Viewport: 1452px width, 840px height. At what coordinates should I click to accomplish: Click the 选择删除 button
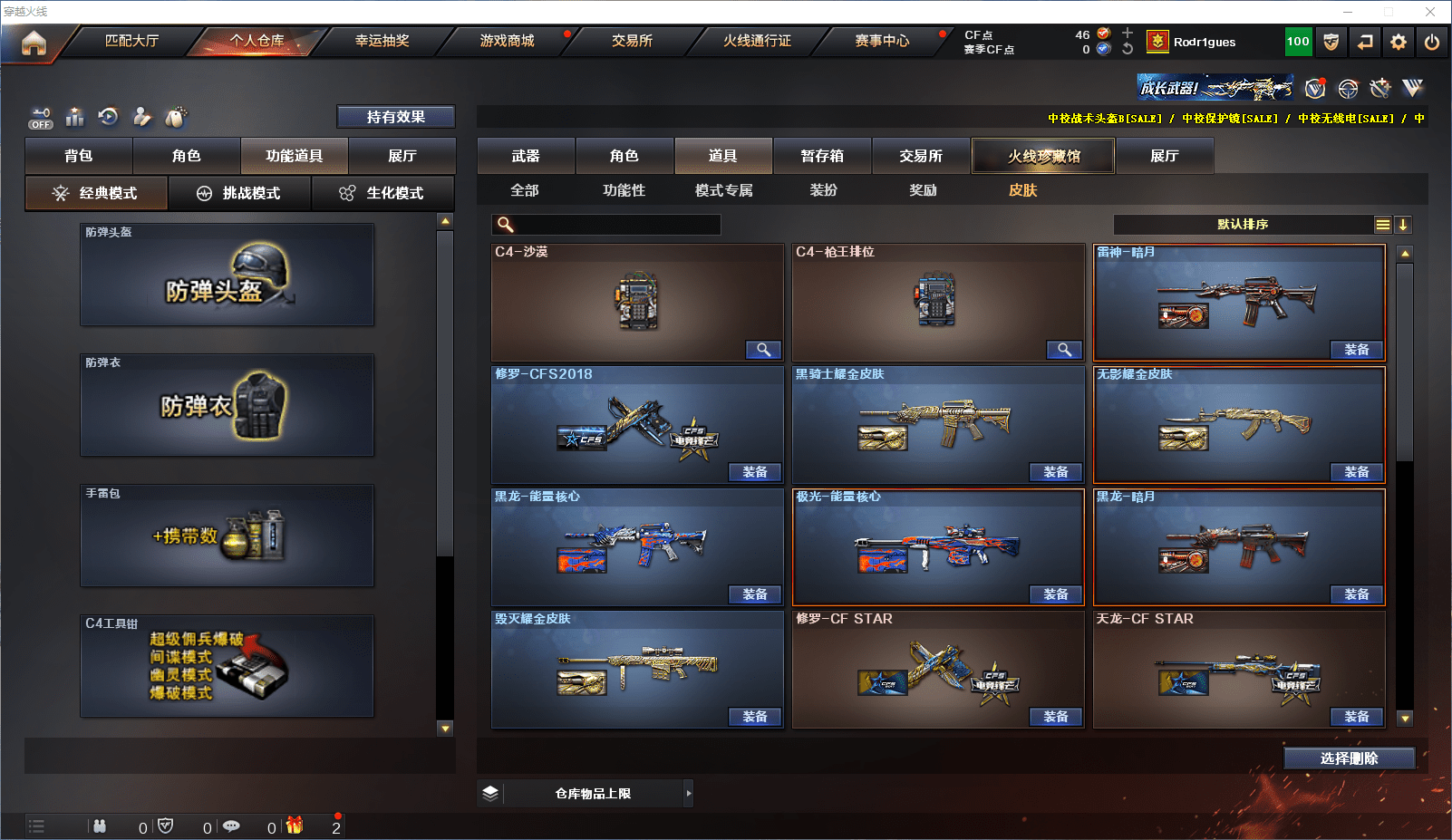[x=1349, y=758]
